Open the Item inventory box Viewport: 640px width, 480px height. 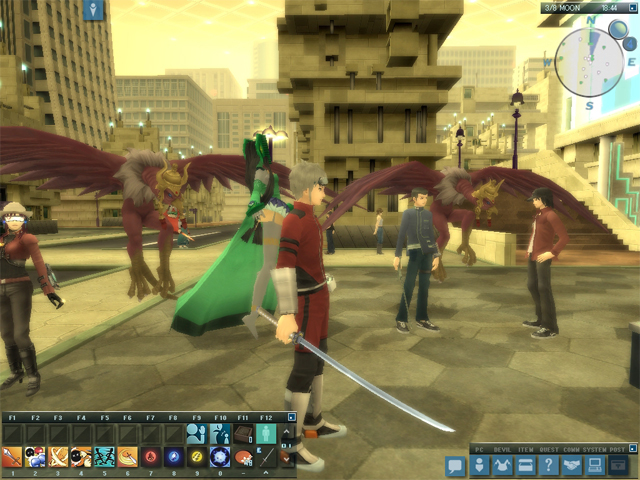pos(523,465)
